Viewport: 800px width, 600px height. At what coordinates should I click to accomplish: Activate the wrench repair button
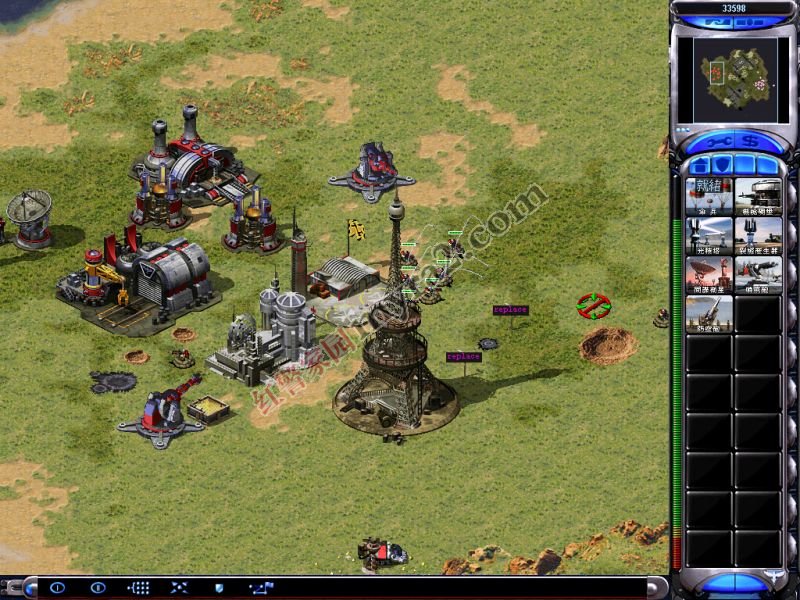coord(716,142)
